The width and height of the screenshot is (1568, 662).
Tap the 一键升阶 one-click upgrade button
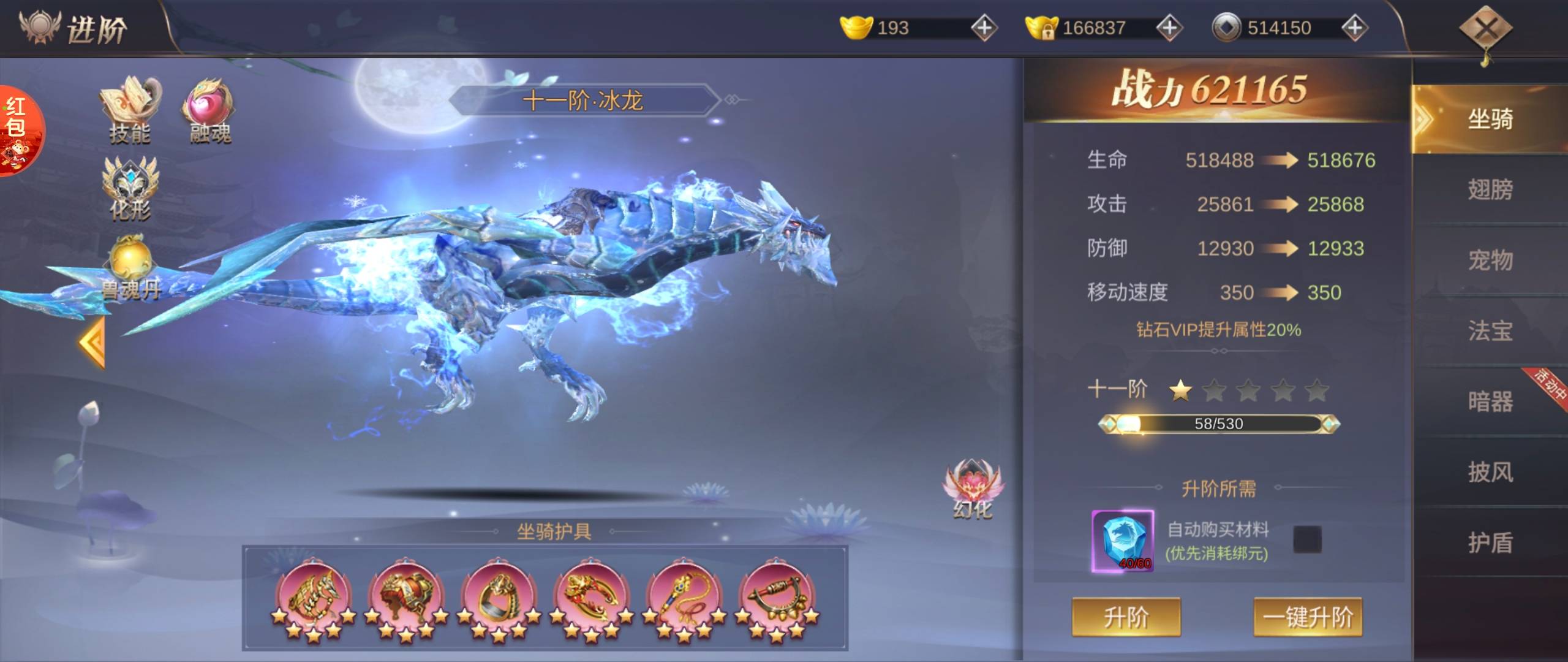coord(1308,617)
